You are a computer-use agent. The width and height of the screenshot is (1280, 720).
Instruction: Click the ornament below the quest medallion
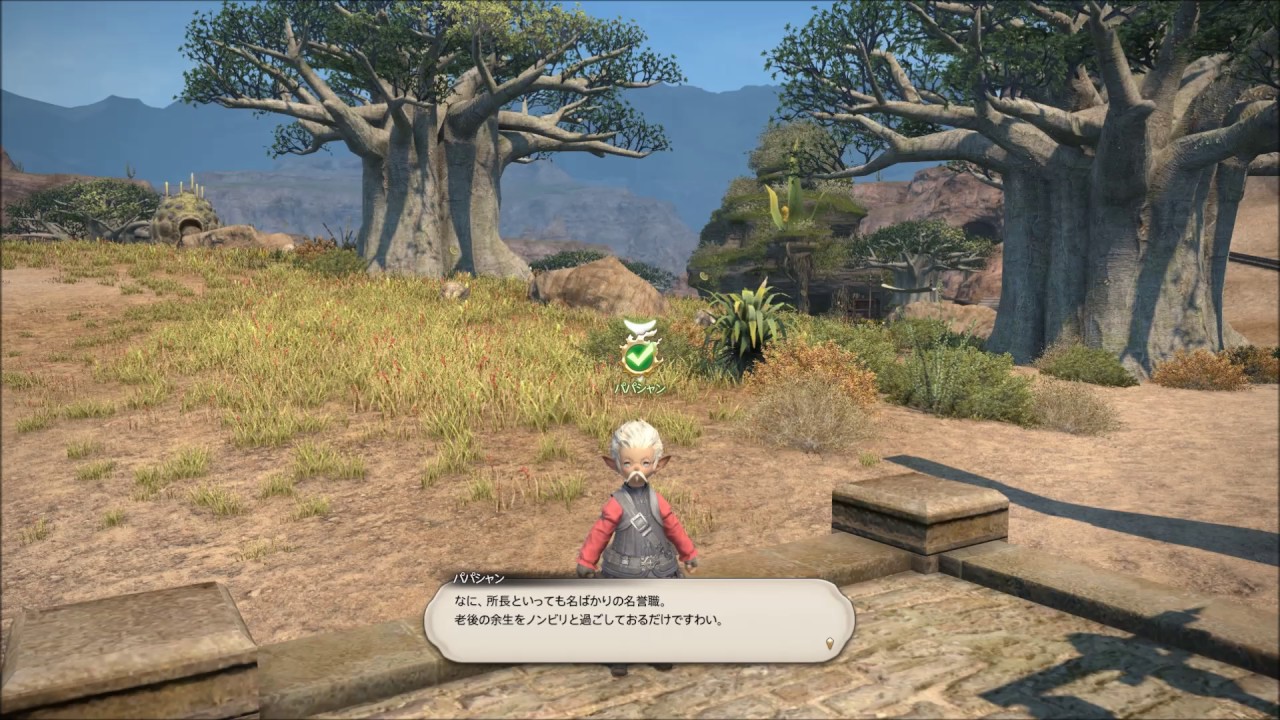(640, 377)
